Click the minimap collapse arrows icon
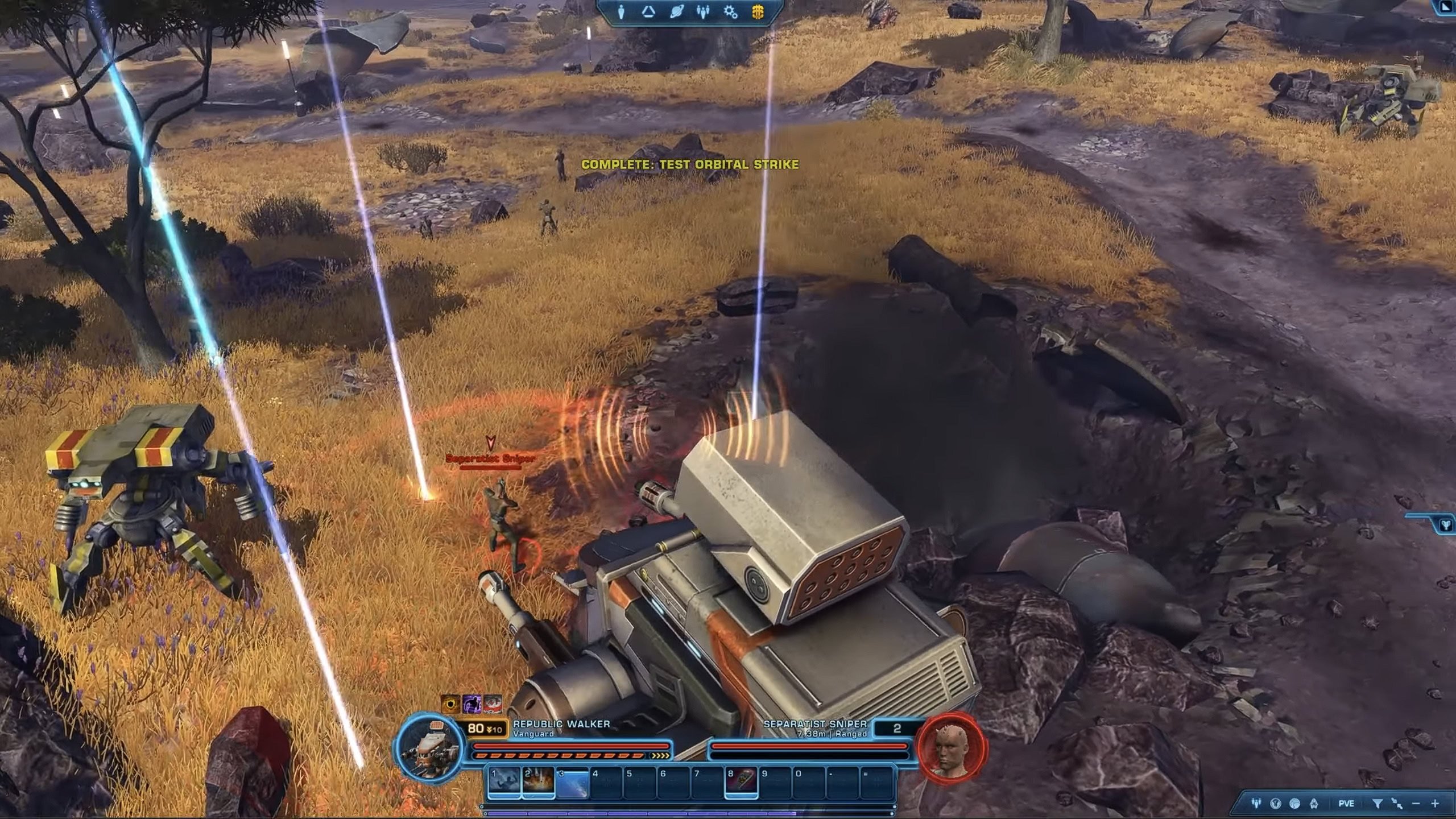Screen dimensions: 1456x819 [x=1396, y=804]
